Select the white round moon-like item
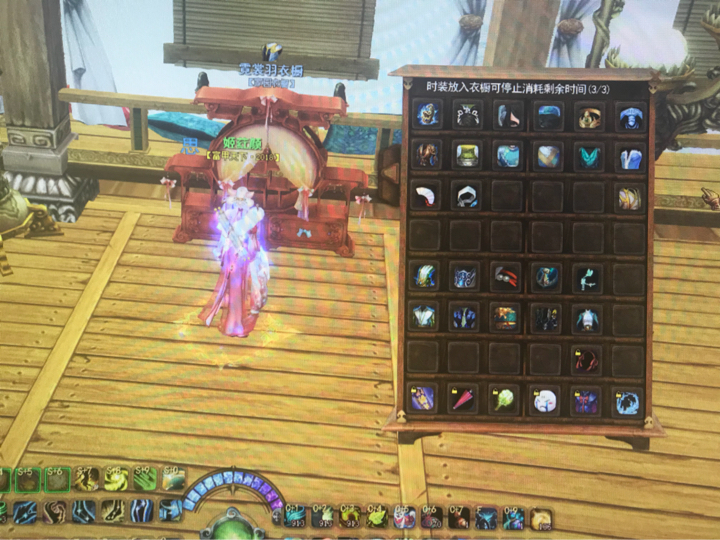The image size is (720, 540). (546, 400)
